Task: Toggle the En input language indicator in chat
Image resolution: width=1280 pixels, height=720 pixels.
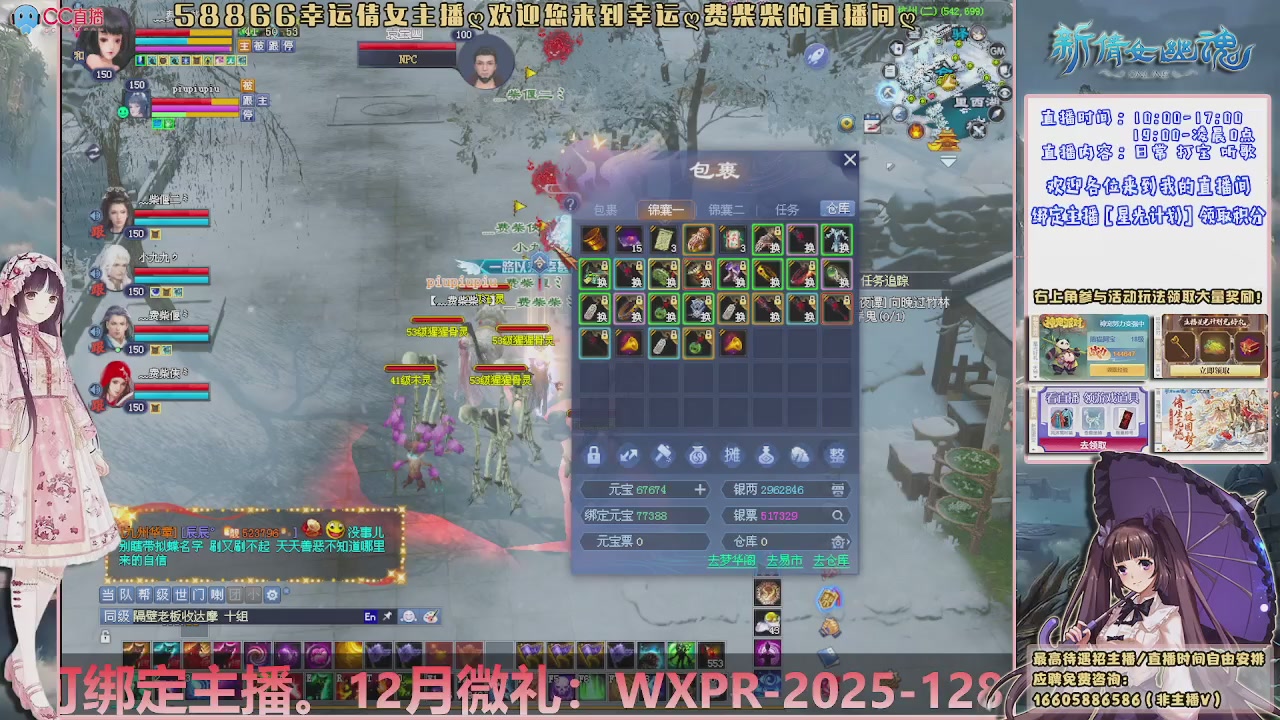Action: coord(370,617)
